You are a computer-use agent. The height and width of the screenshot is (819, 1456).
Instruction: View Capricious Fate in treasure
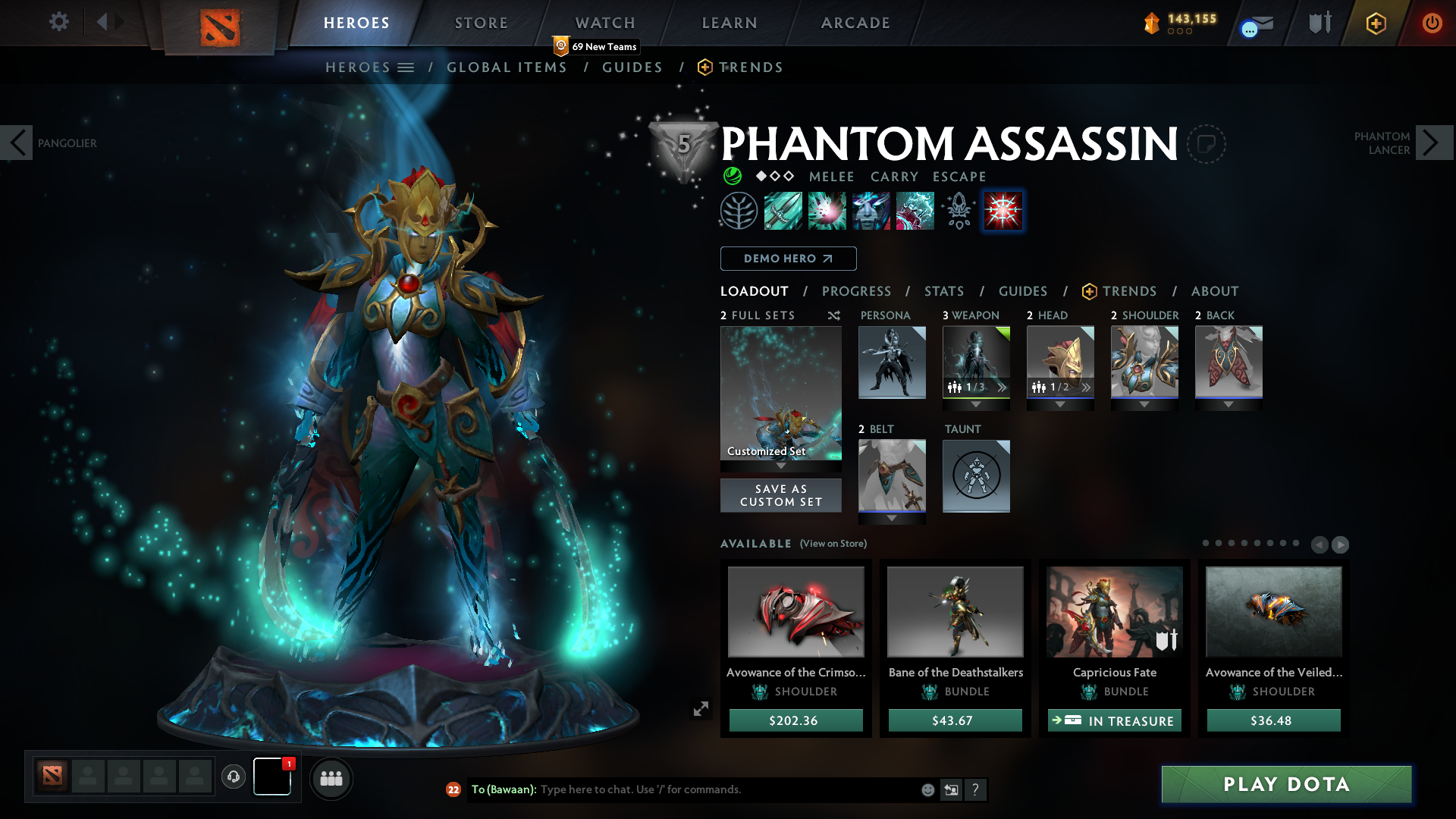1114,720
